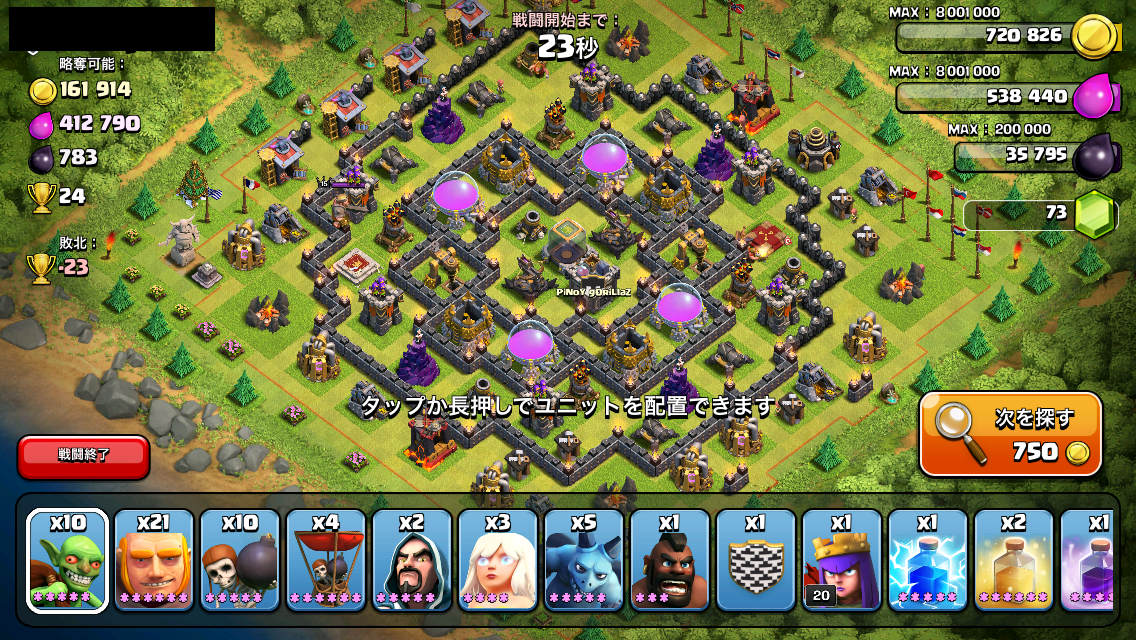
Task: Click the red End Battle button
Action: [x=84, y=455]
